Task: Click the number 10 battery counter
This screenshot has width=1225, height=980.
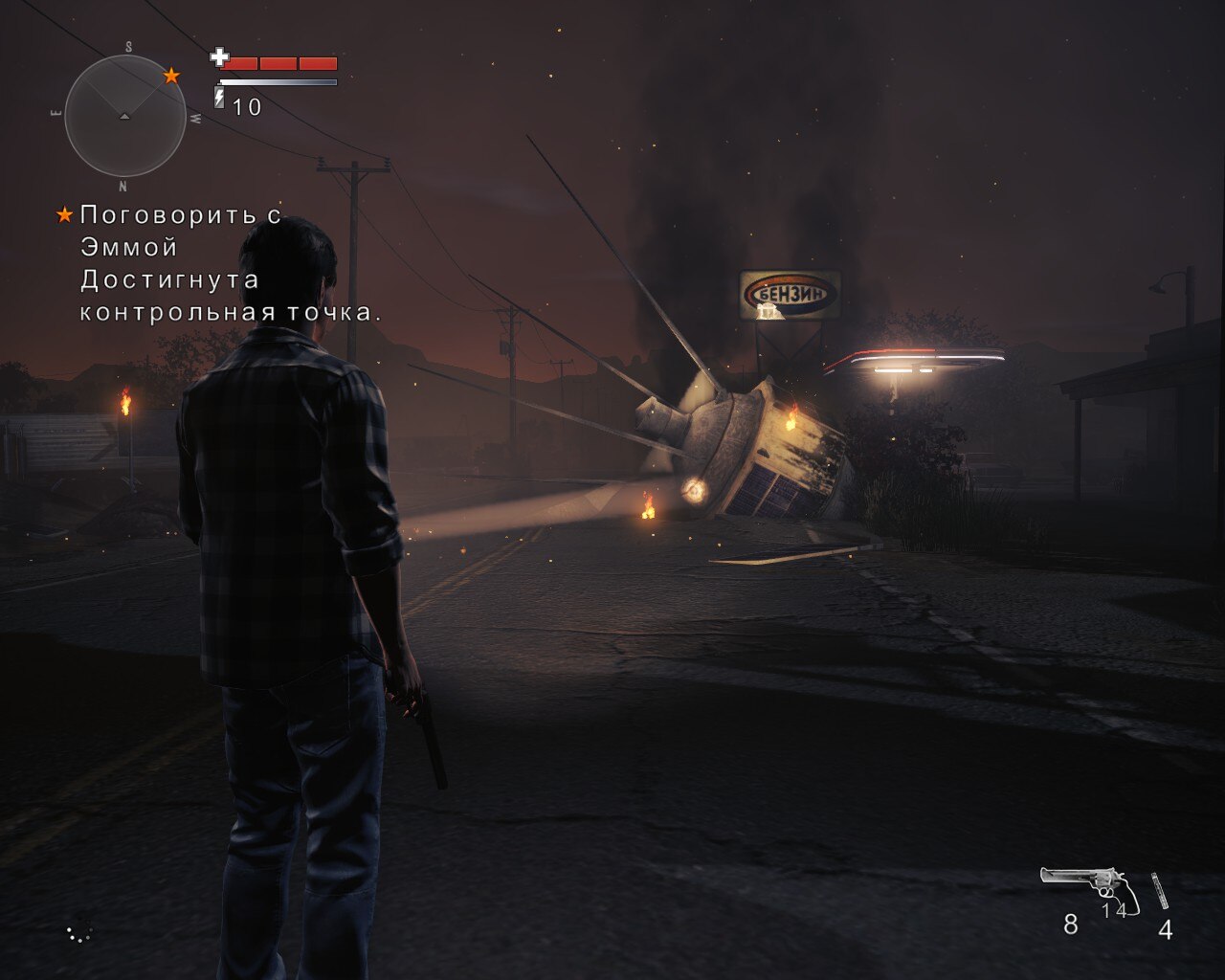Action: point(248,106)
